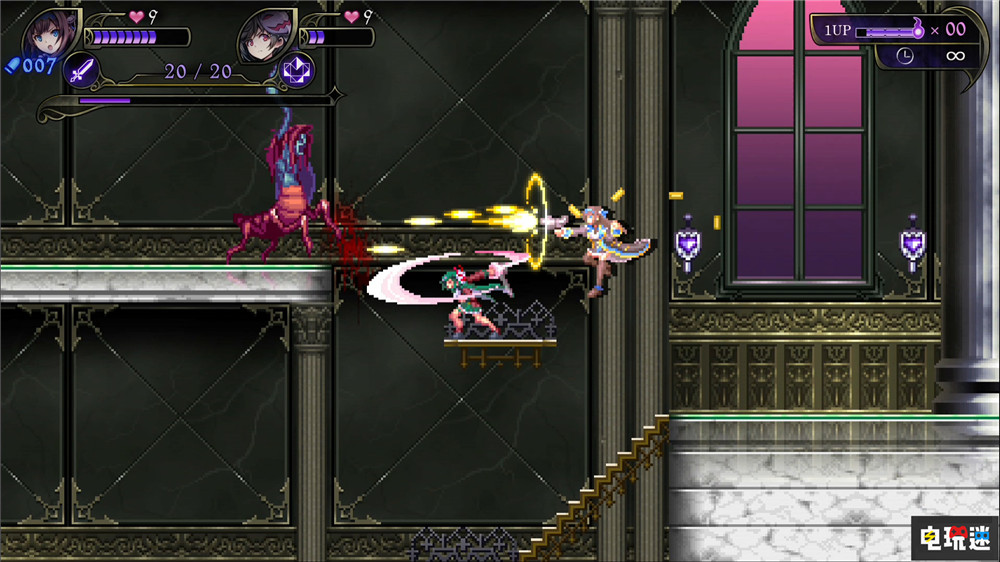Activate the sword sub-weapon icon
Viewport: 1000px width, 562px height.
tap(82, 70)
